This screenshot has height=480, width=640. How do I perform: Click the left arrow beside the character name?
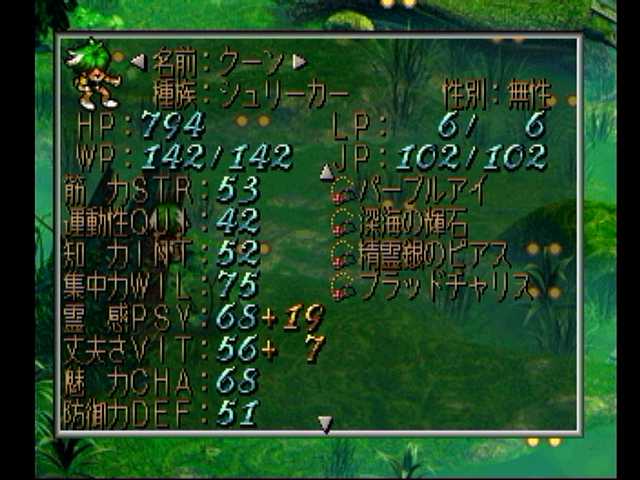[138, 62]
